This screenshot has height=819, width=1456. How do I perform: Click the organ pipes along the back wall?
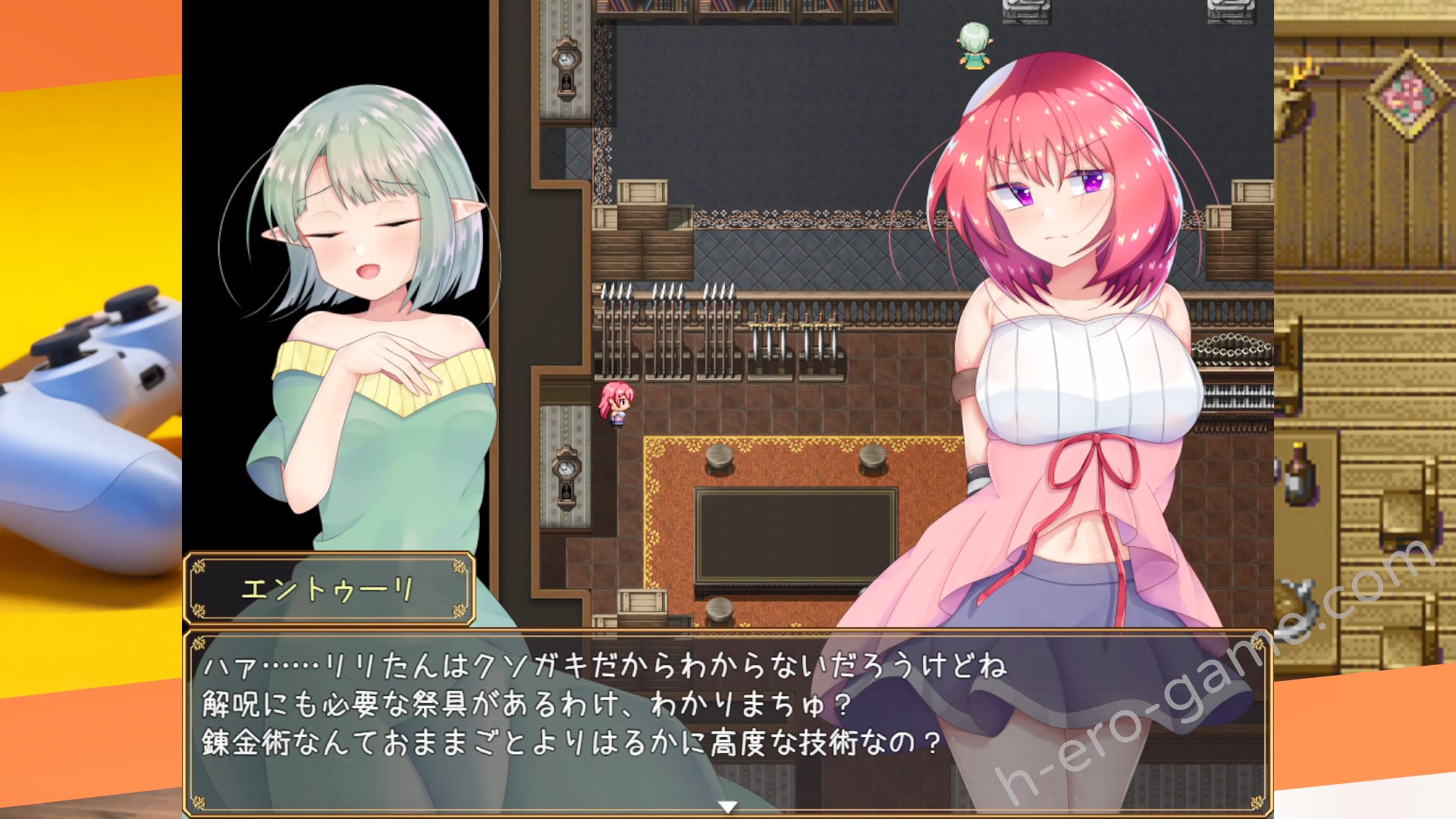[667, 318]
